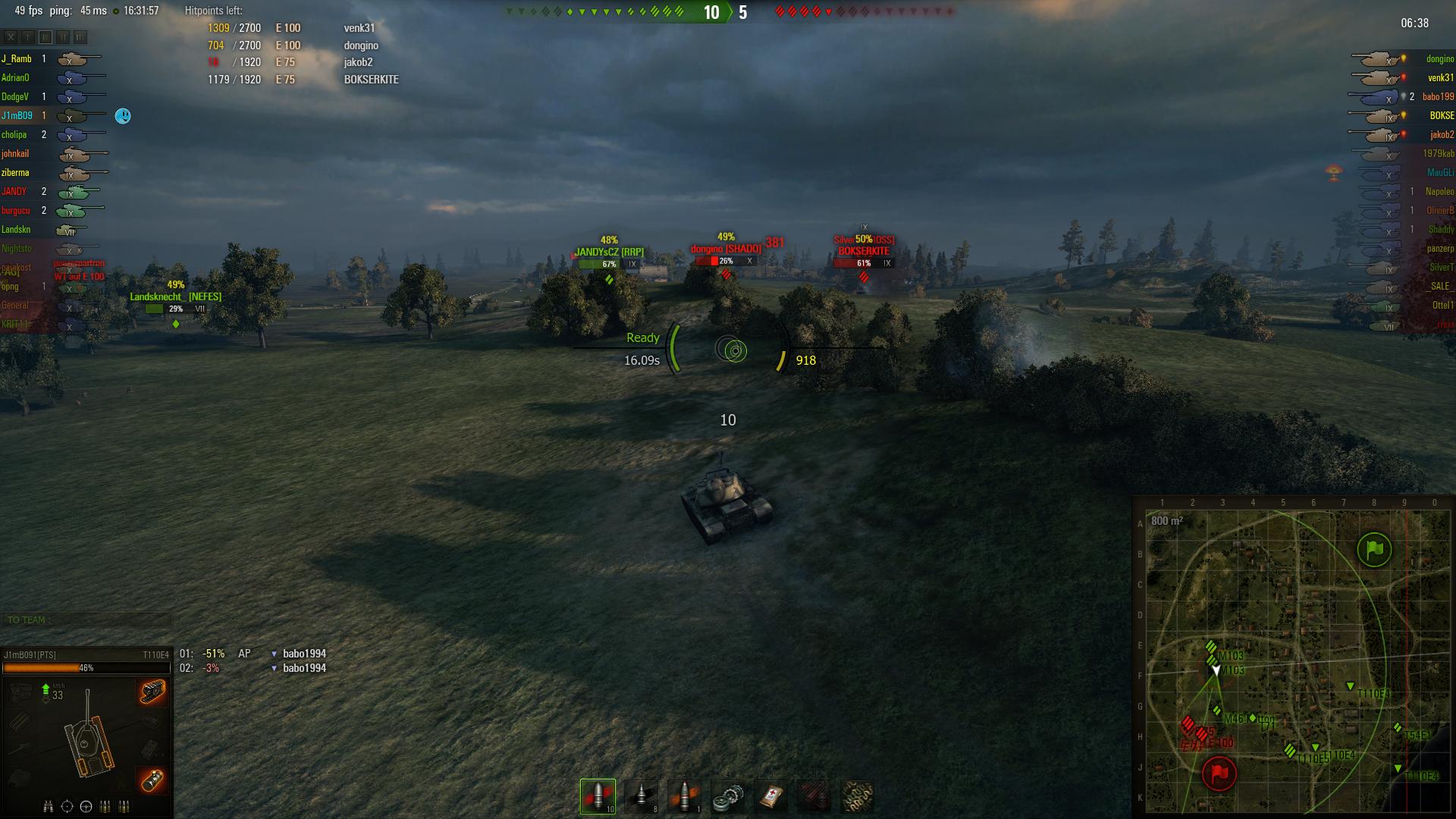This screenshot has width=1456, height=819.
Task: Use the first aid kit consumable
Action: (771, 796)
